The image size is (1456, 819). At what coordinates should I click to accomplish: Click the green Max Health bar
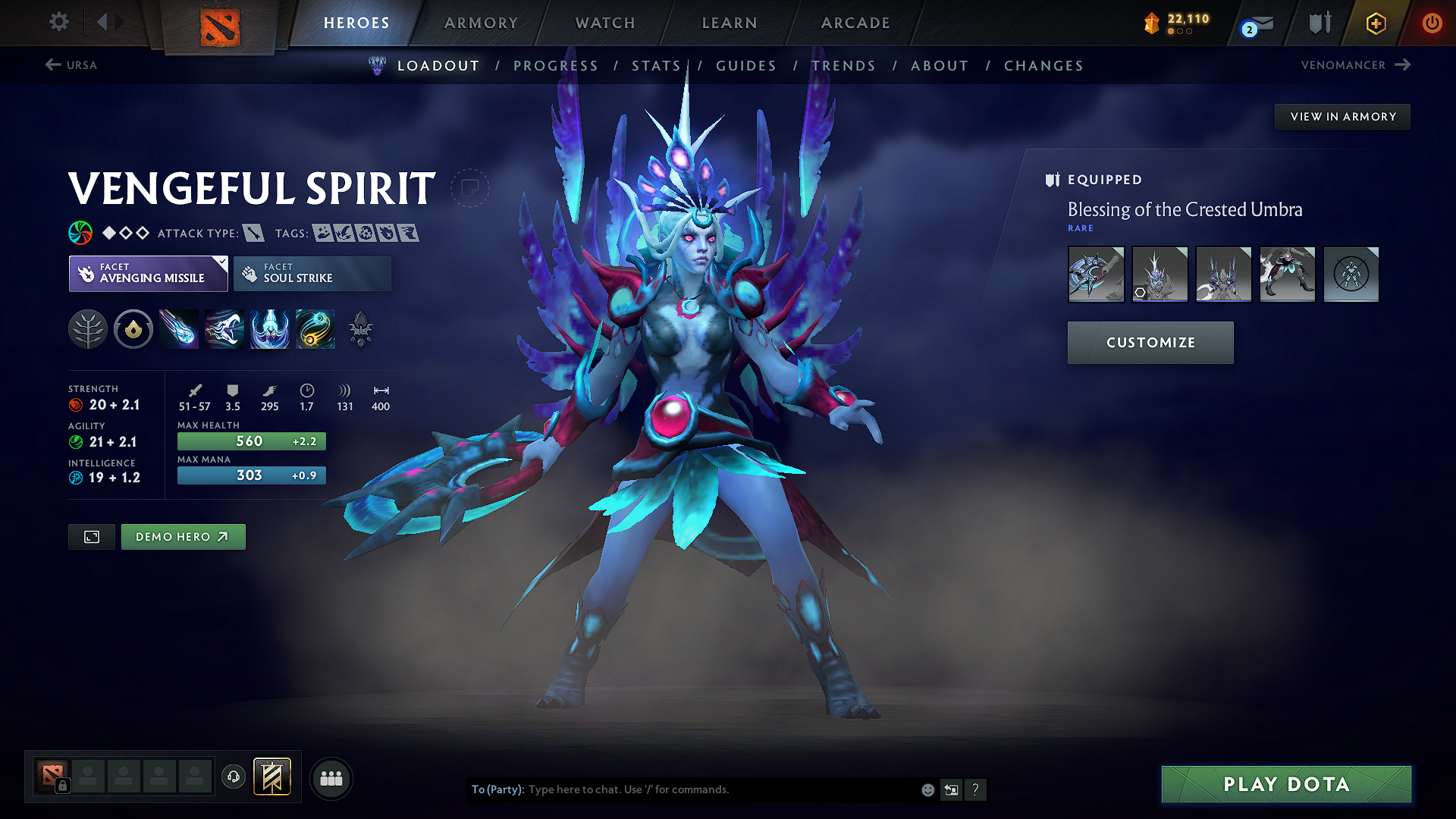(251, 441)
